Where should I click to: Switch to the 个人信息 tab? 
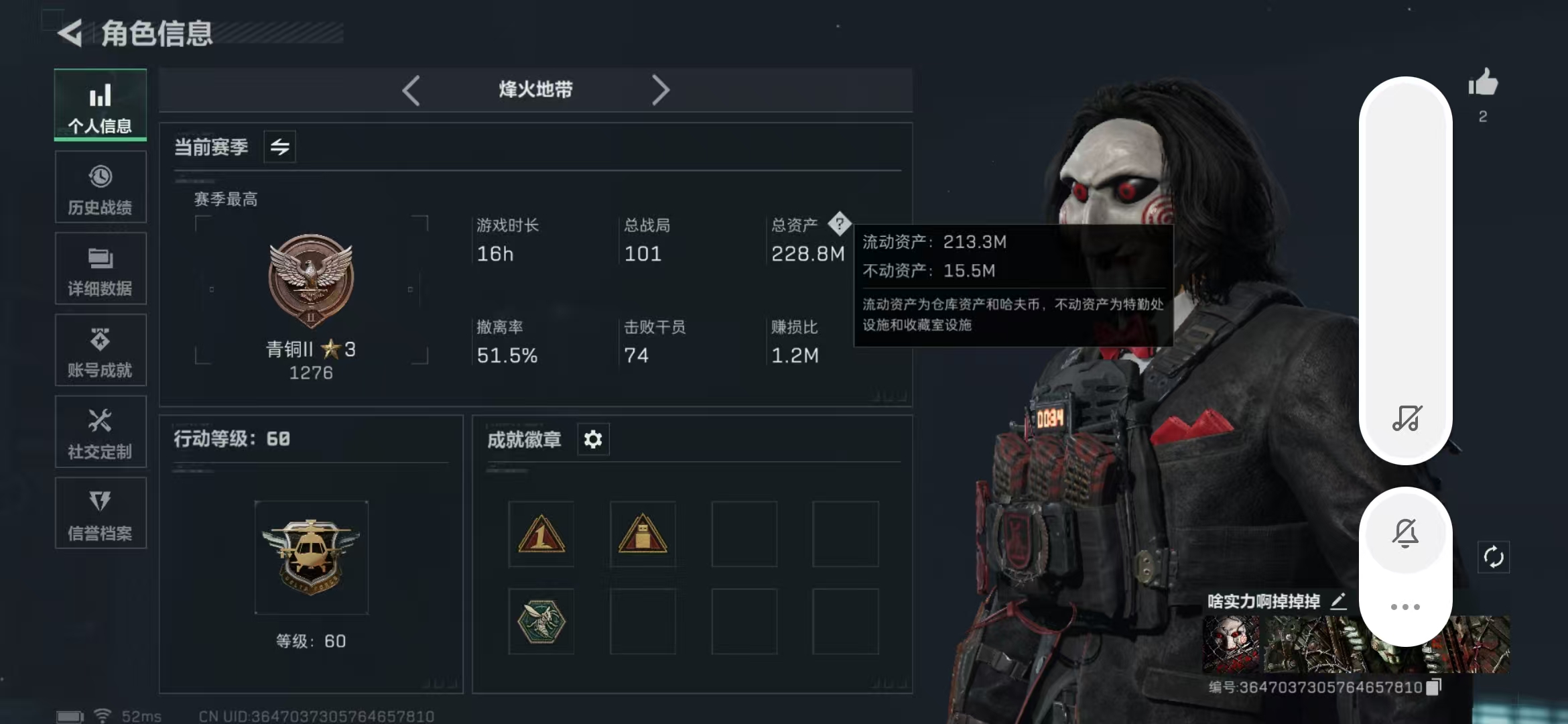click(x=101, y=105)
